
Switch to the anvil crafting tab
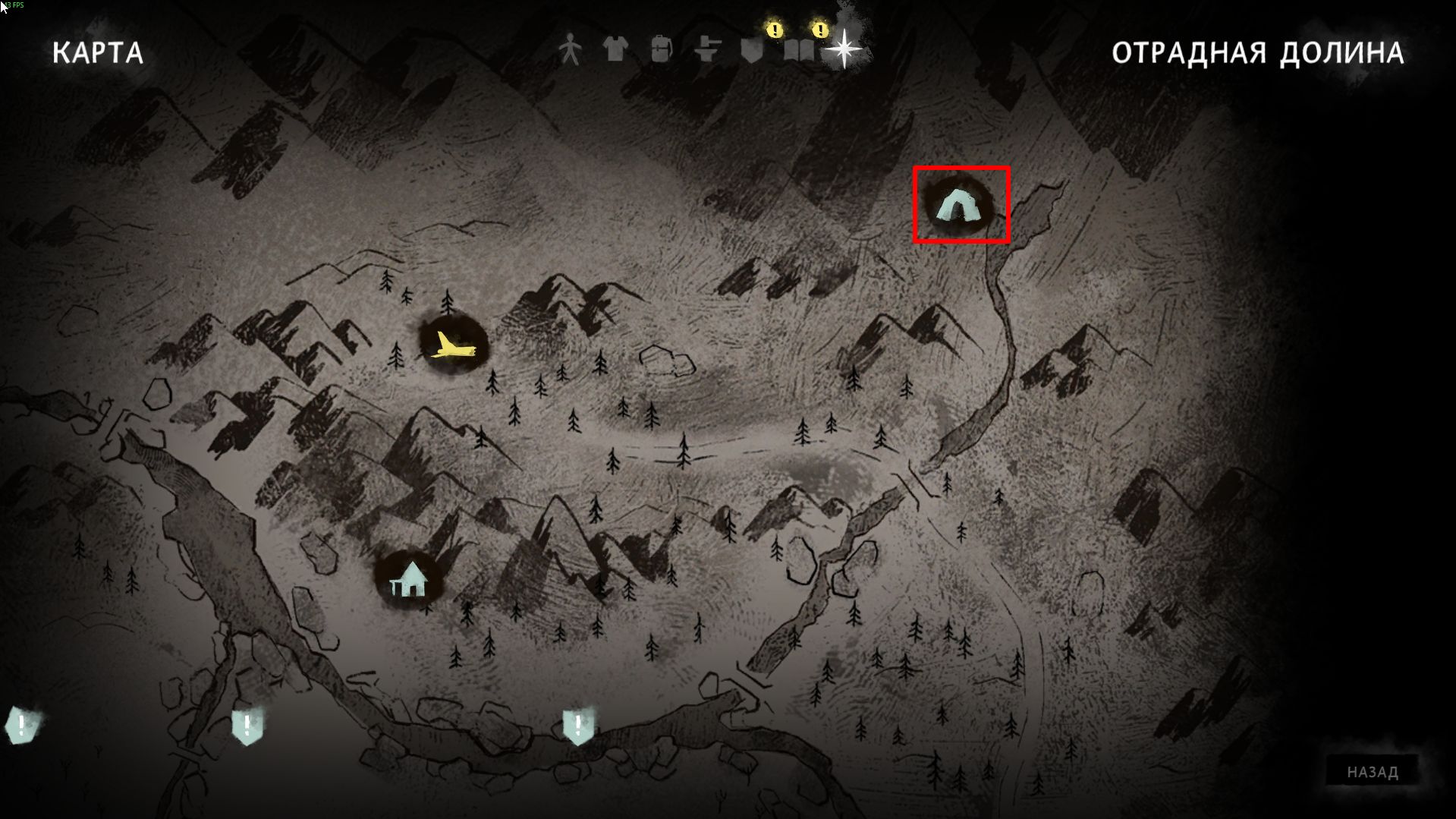tap(707, 50)
